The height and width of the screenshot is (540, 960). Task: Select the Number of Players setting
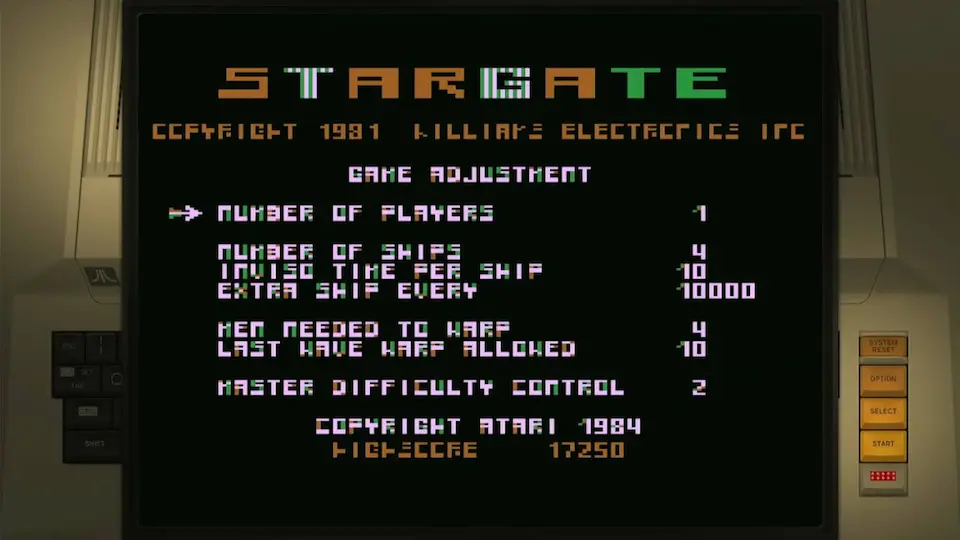[355, 213]
